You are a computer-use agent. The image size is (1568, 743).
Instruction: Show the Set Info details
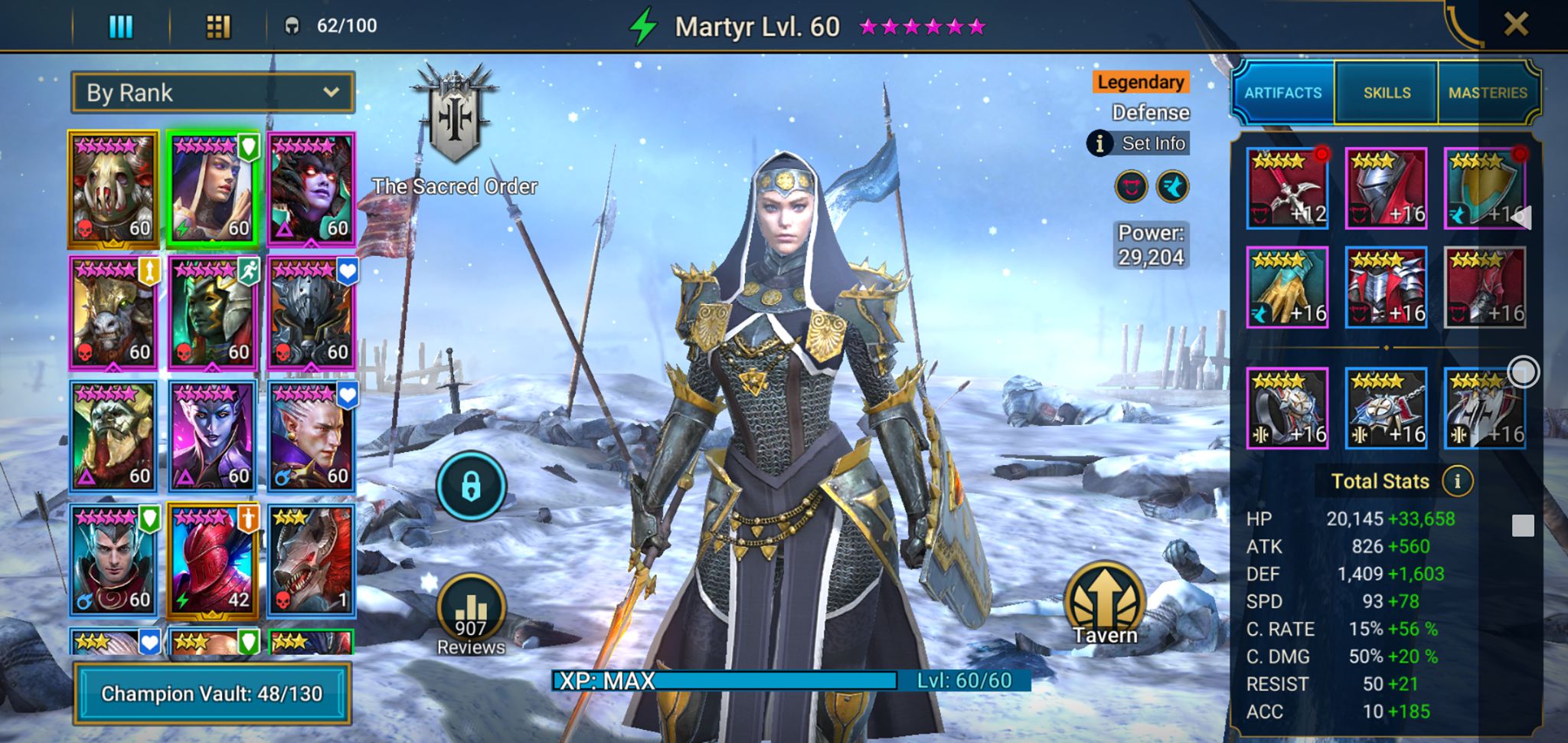1139,143
